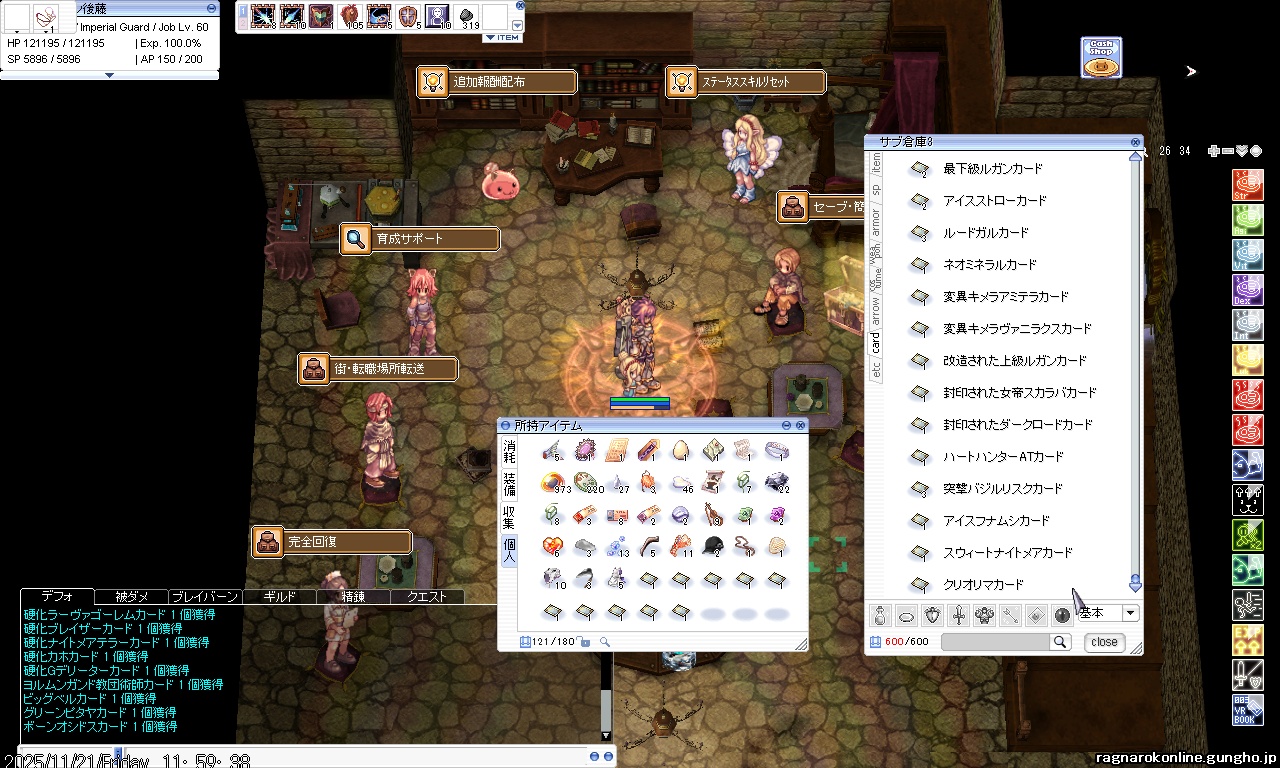Close the サブ倉庫3 storage window with the close button

1104,642
